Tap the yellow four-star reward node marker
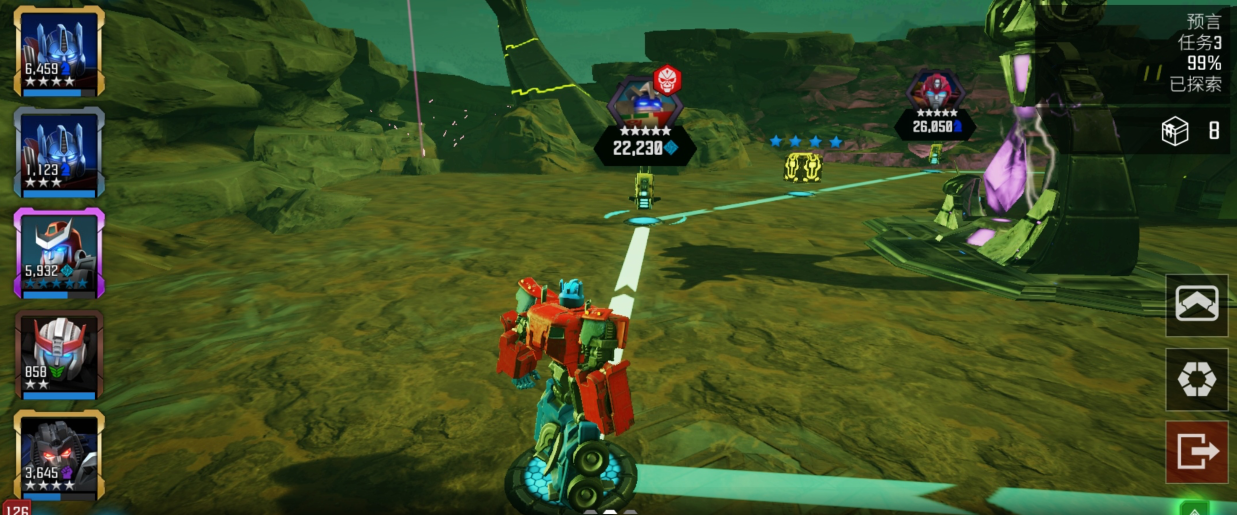 click(802, 165)
